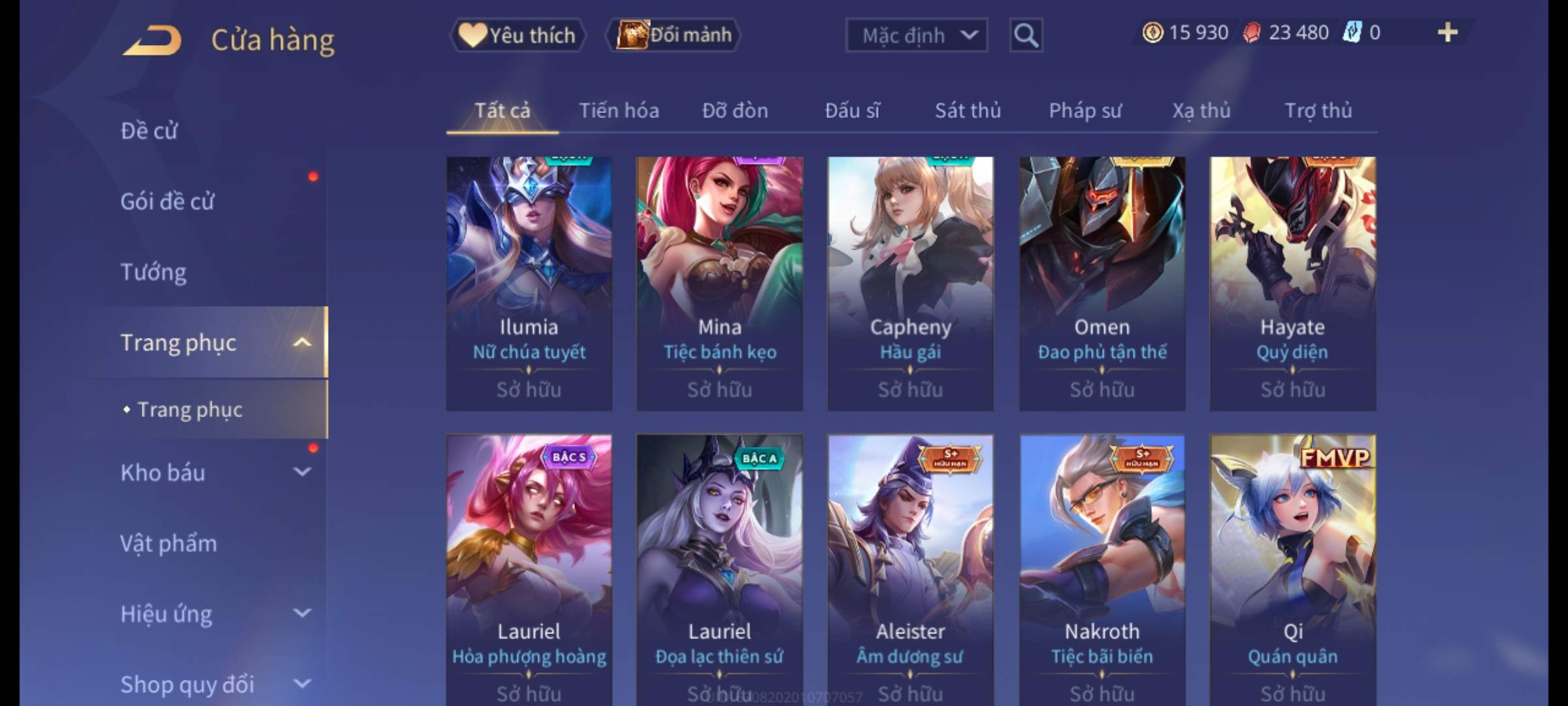
Task: Click the magnifying glass search button
Action: 1026,35
